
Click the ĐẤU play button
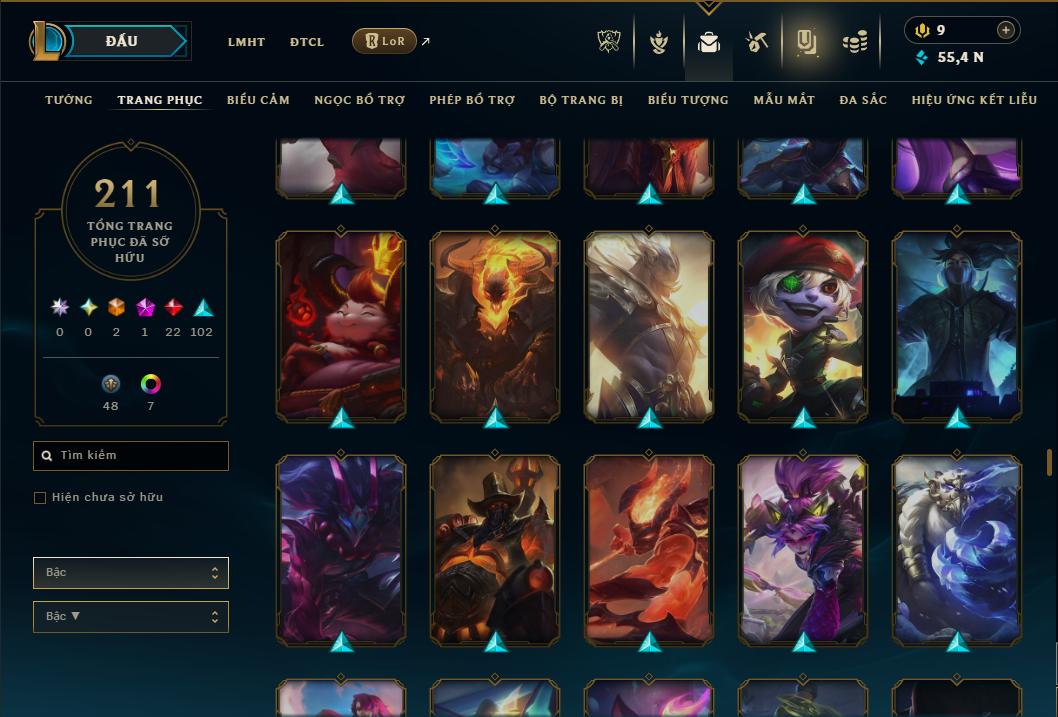coord(121,41)
